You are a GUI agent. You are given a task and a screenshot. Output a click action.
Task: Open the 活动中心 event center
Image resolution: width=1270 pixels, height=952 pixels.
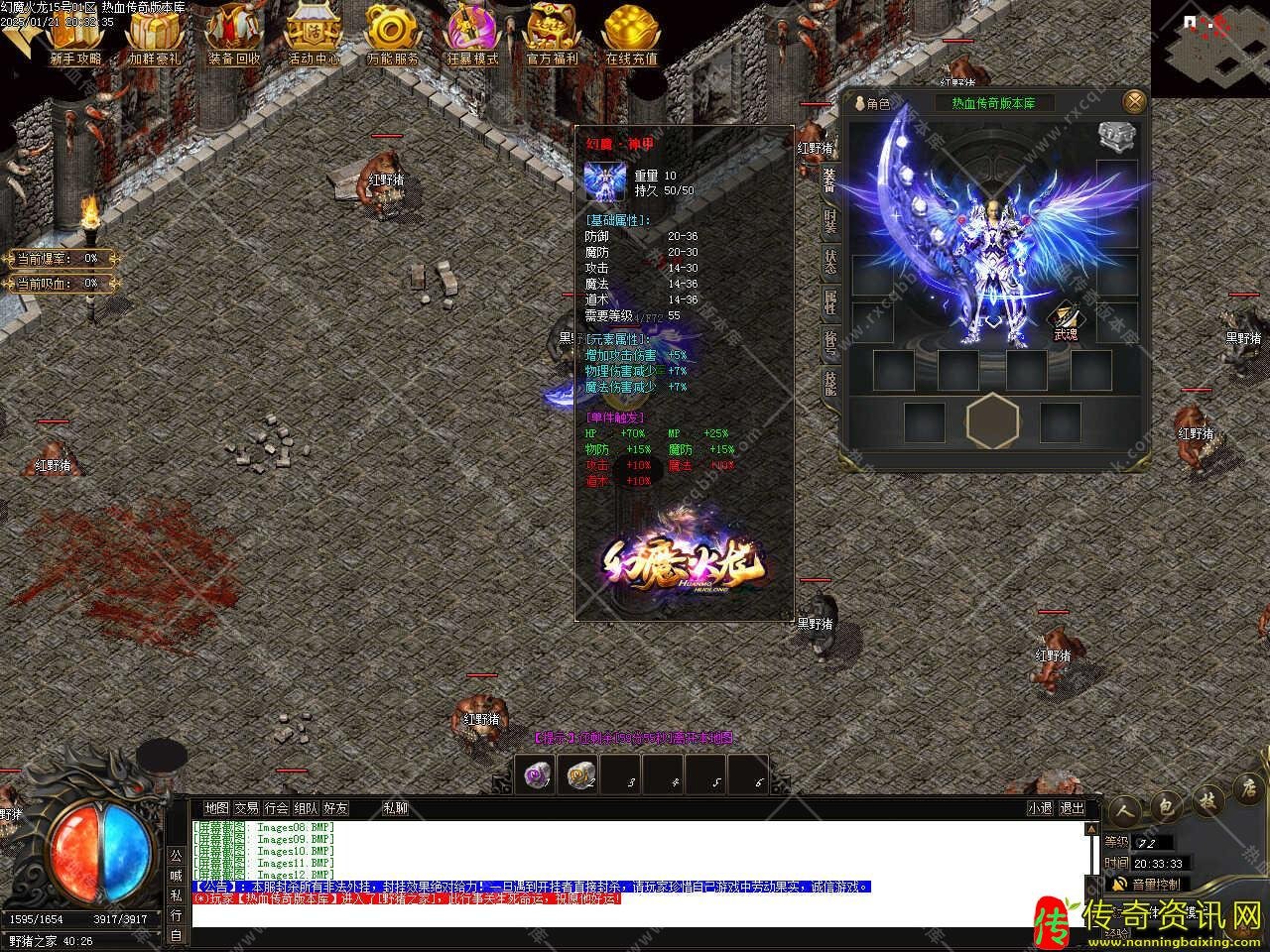(x=314, y=33)
